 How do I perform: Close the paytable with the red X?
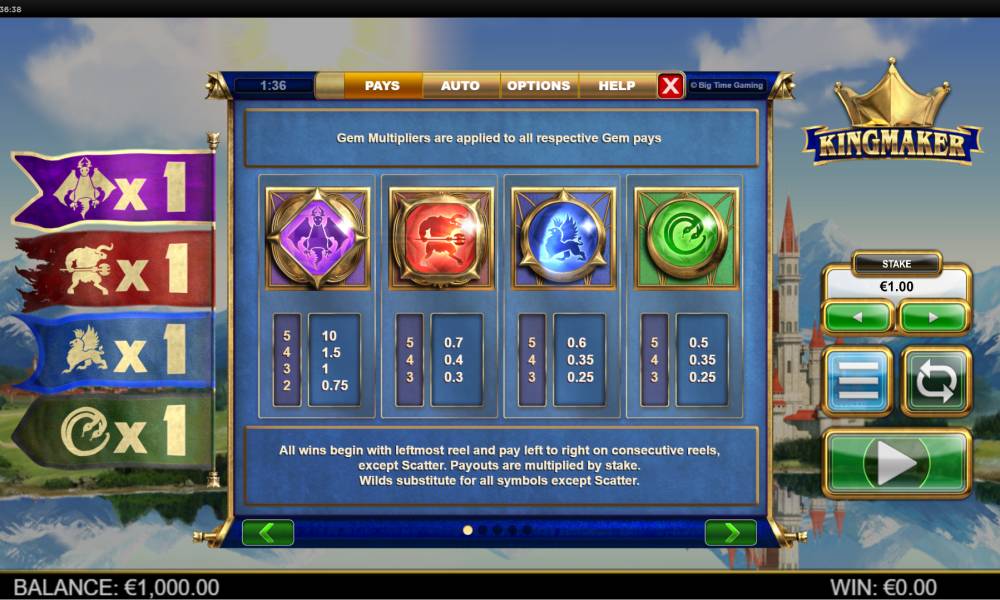[670, 86]
